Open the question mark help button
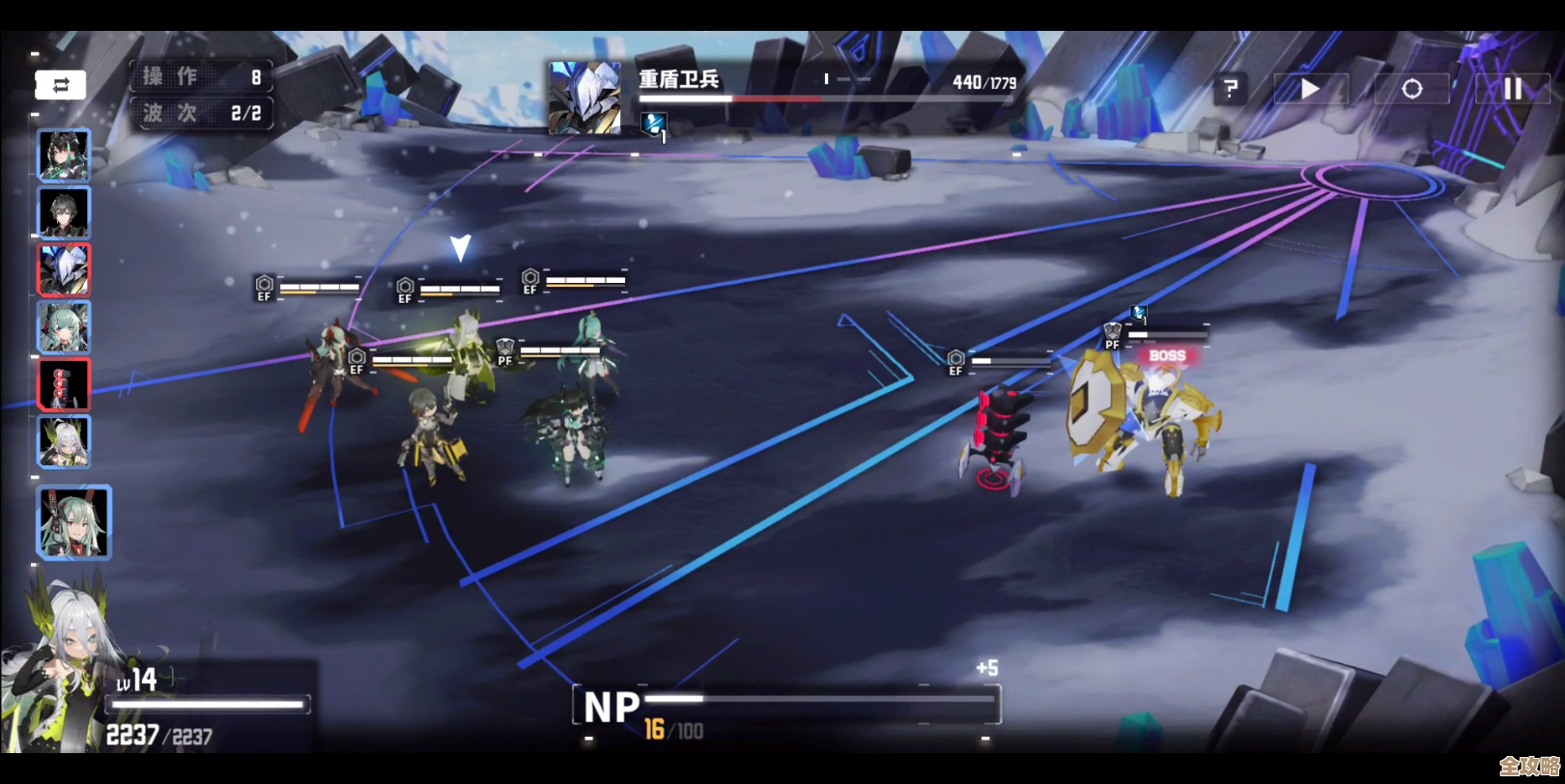This screenshot has width=1565, height=784. point(1230,90)
